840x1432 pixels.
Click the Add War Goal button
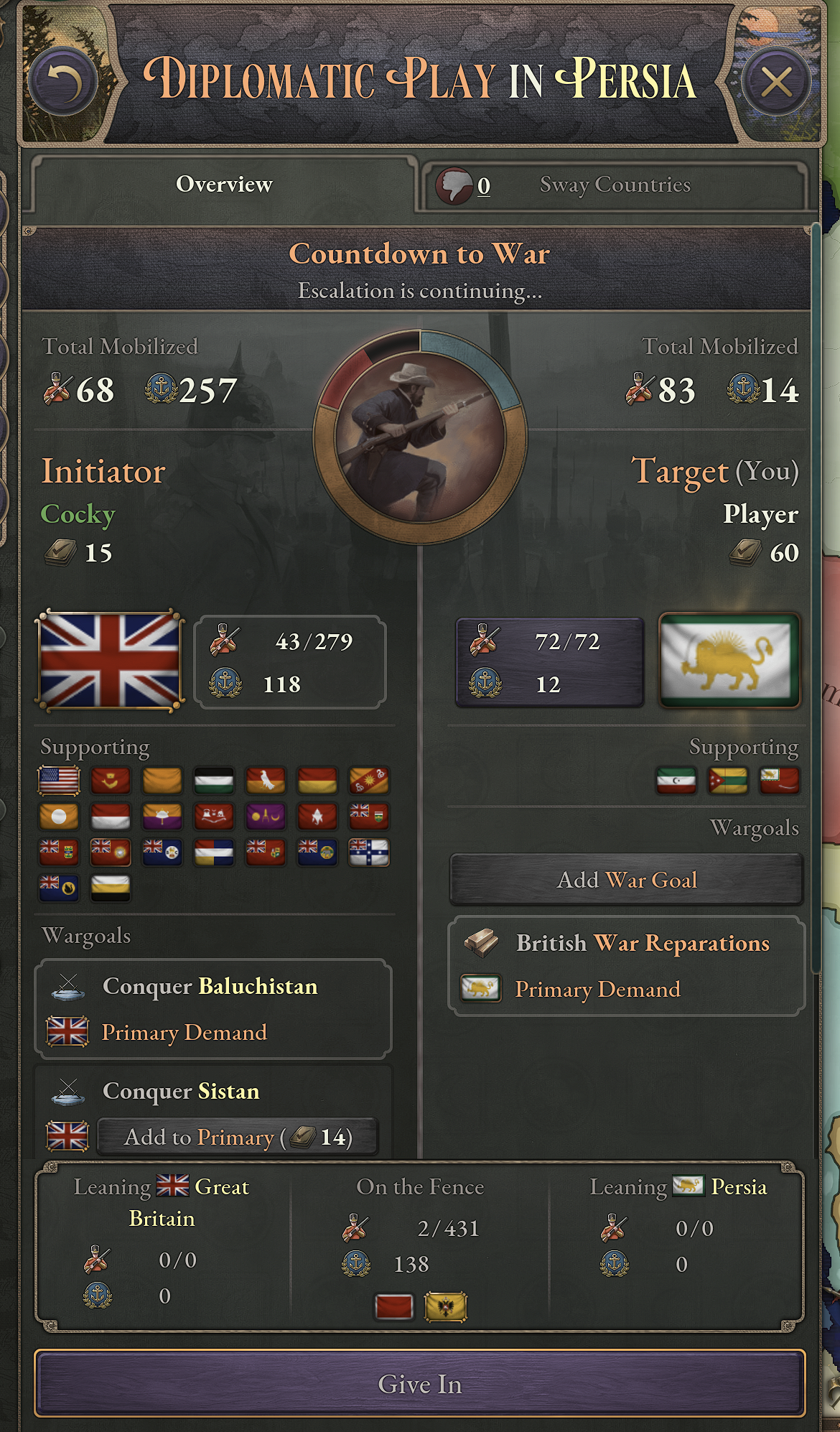626,880
